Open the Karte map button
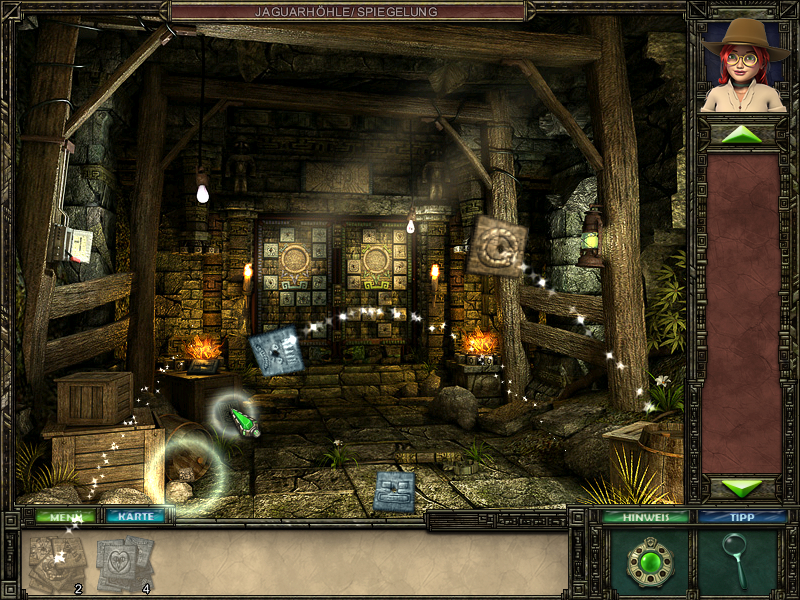 tap(135, 517)
